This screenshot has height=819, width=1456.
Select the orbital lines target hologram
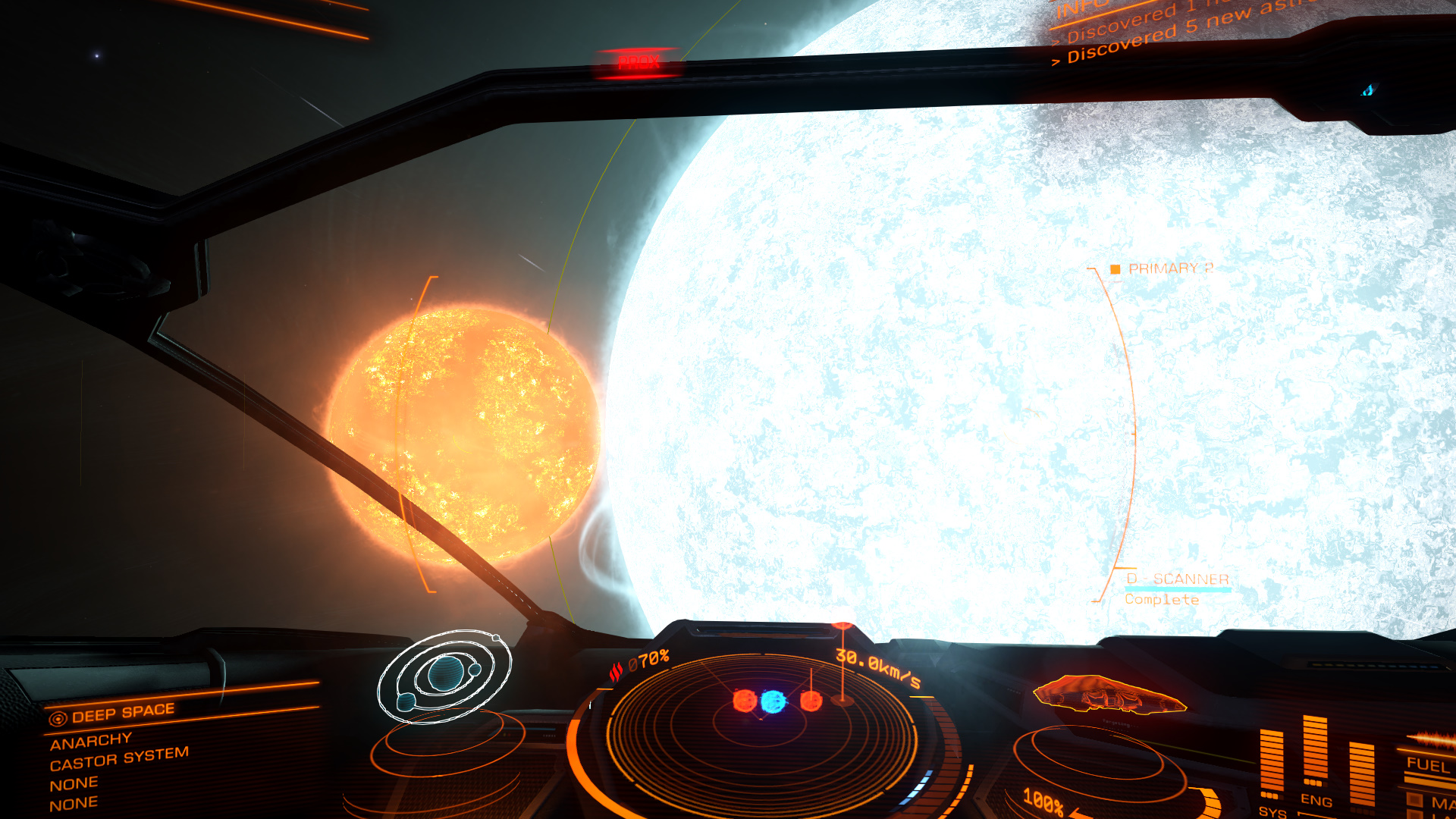(x=444, y=675)
